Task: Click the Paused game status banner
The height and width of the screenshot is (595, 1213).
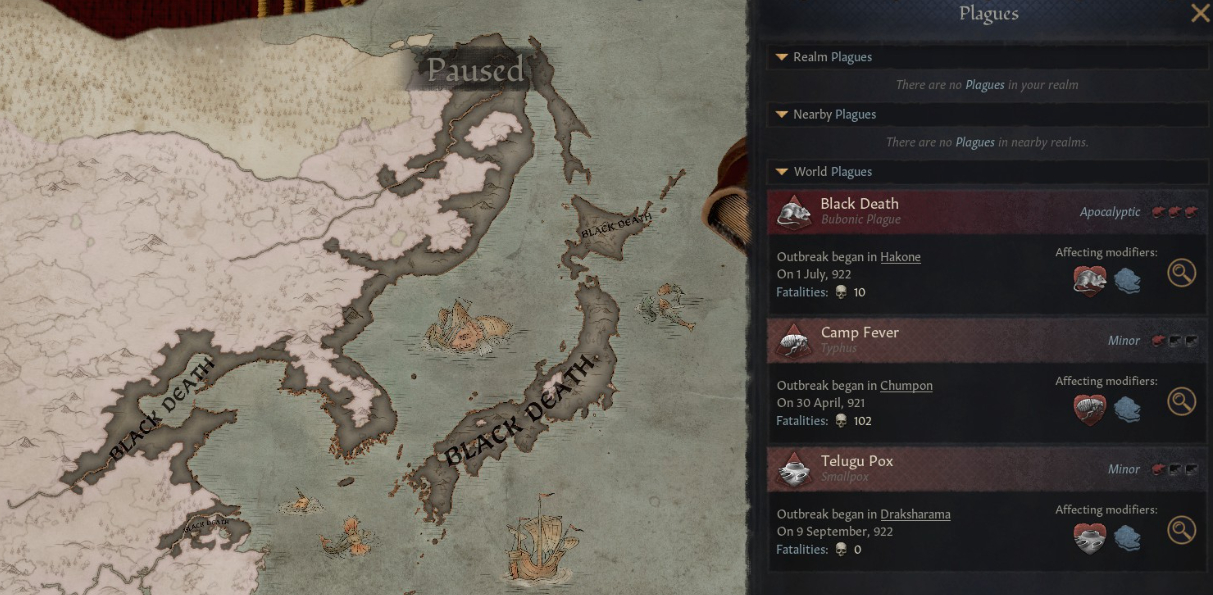Action: 475,70
